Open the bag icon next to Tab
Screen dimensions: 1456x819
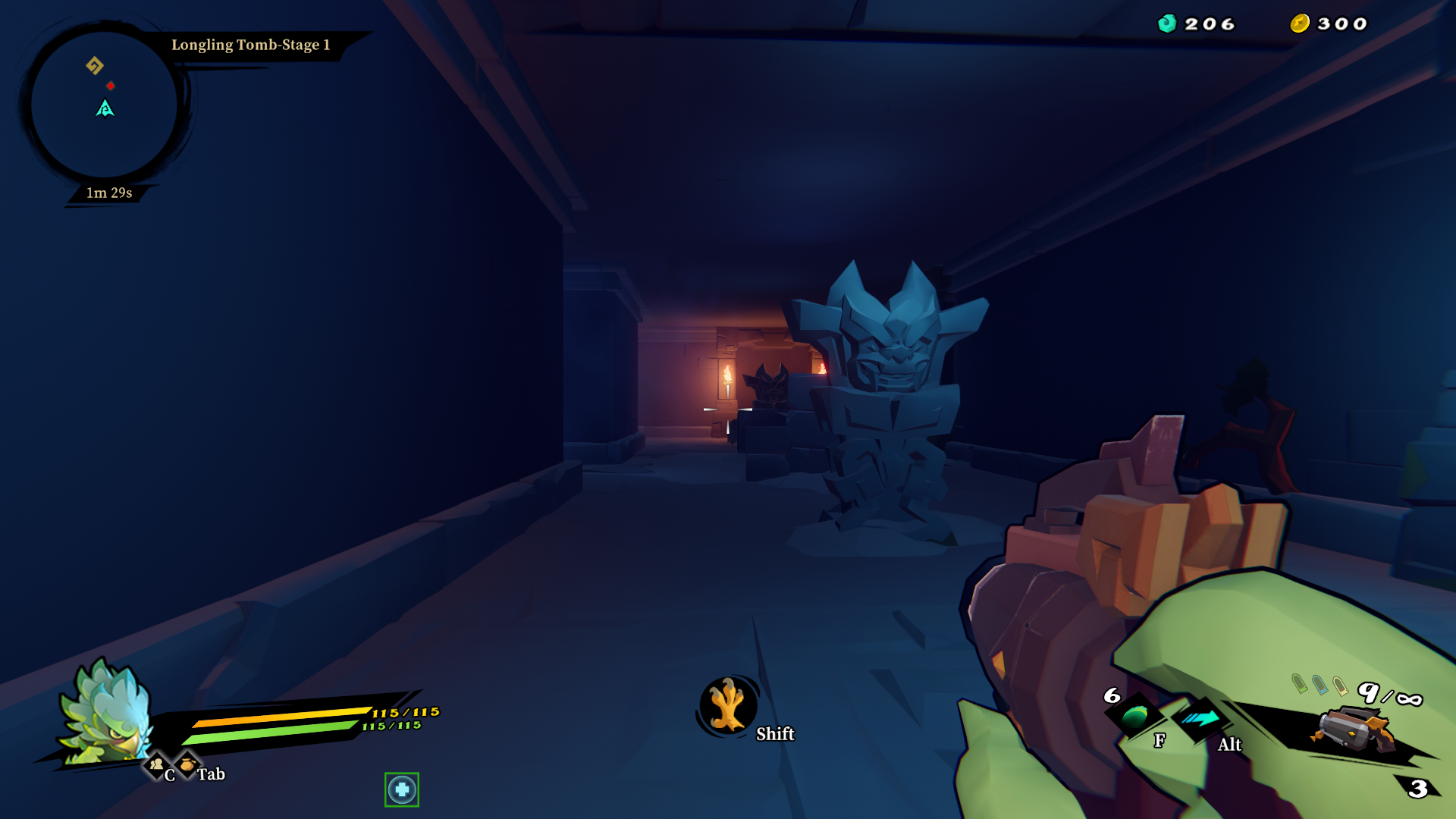pyautogui.click(x=187, y=764)
